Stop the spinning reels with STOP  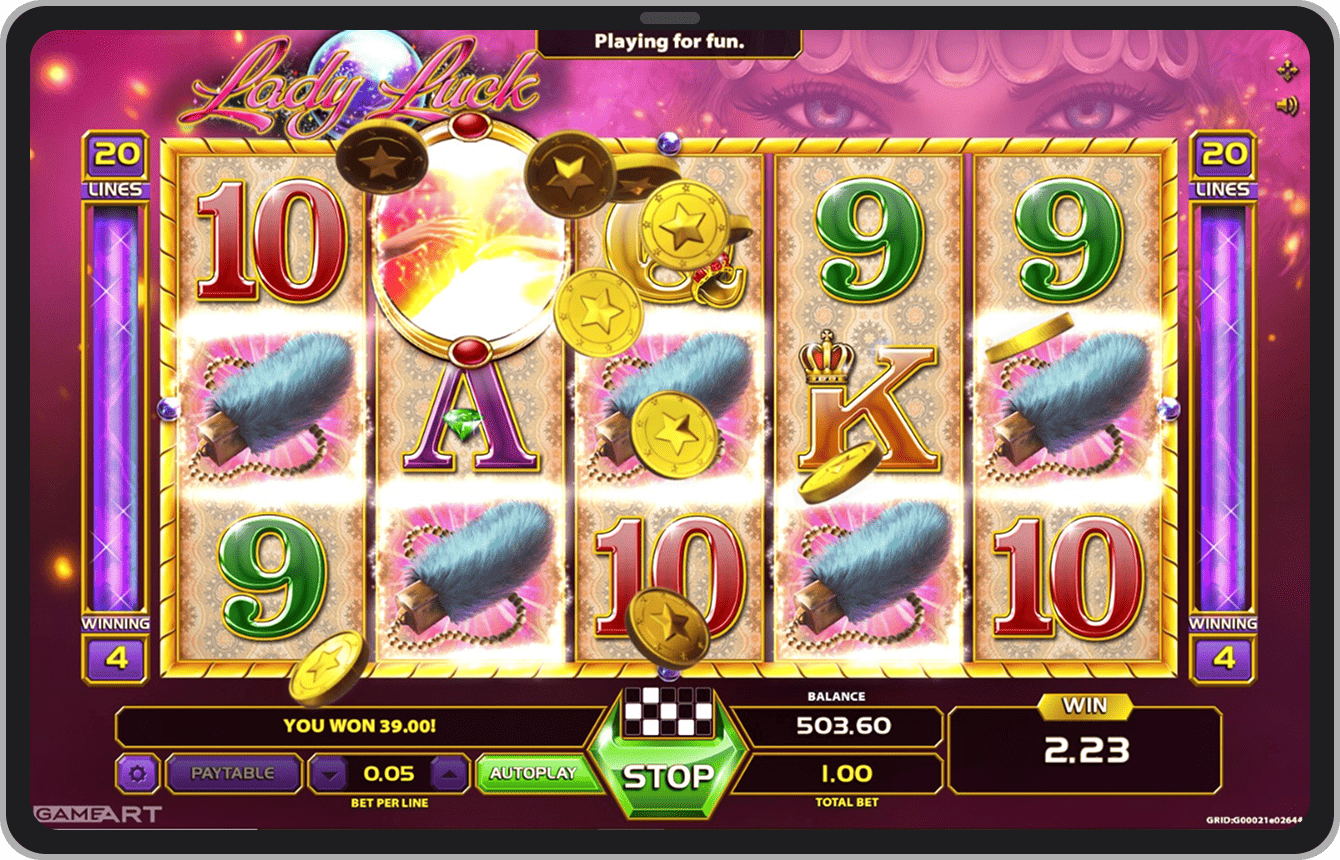pyautogui.click(x=669, y=775)
